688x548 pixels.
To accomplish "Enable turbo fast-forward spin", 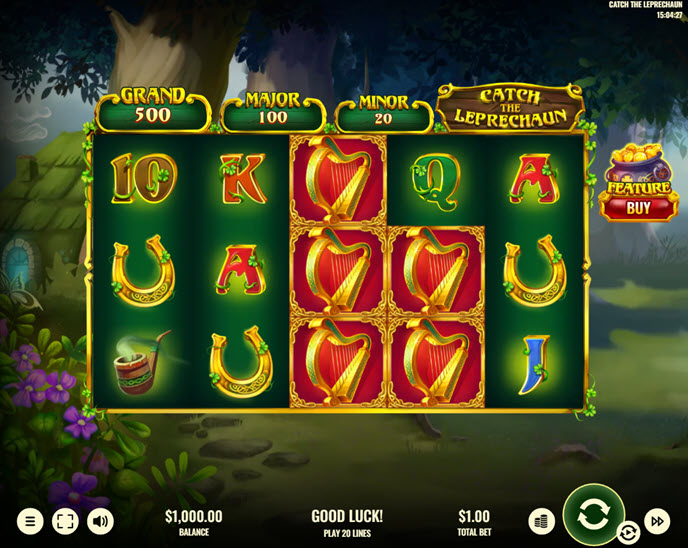I will (657, 521).
